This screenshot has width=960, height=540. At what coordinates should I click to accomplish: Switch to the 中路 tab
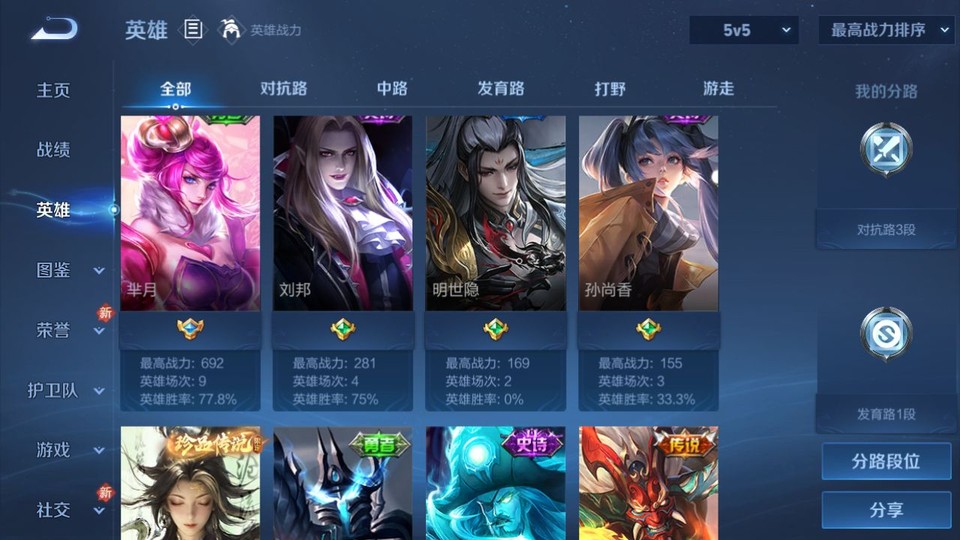point(392,89)
